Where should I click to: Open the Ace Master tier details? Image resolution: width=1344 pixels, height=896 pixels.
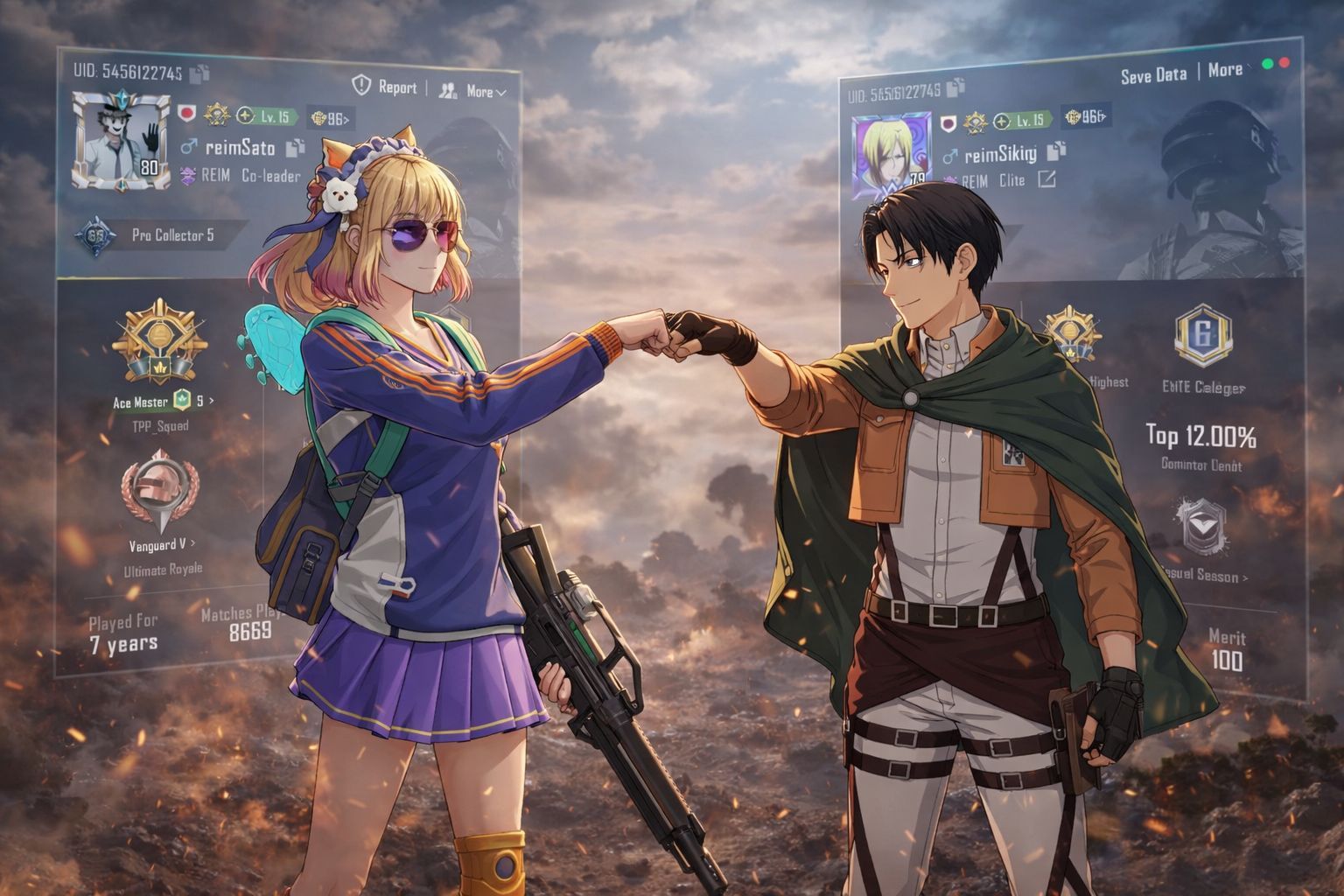[164, 402]
